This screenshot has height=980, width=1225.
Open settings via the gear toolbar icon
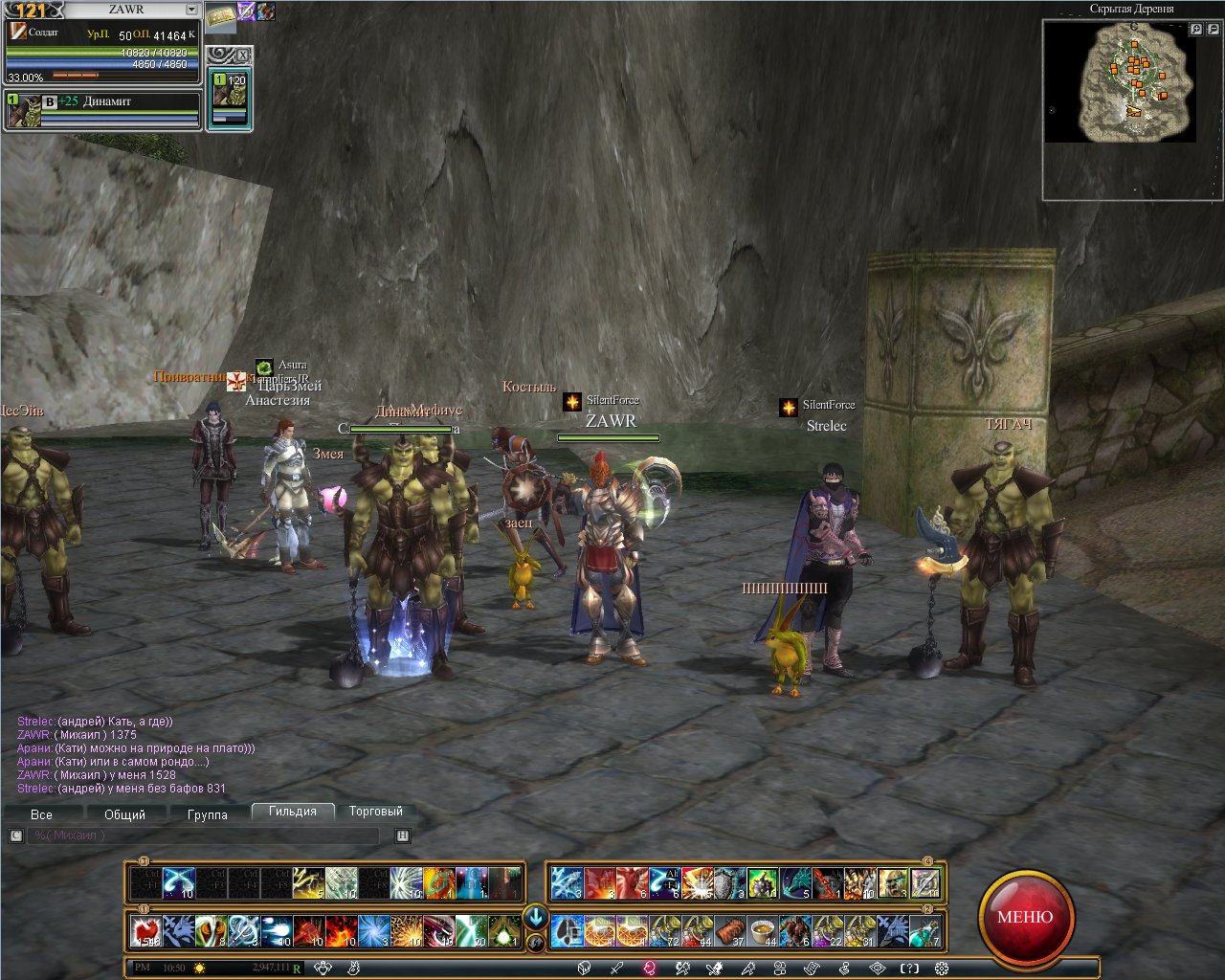tap(942, 968)
